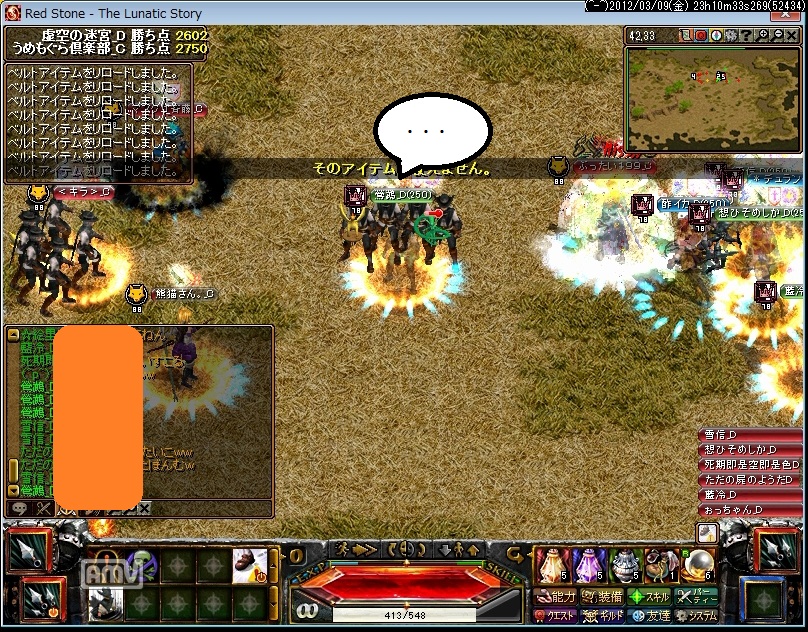Zoom in the minimap with the plus magnifier

tap(764, 36)
